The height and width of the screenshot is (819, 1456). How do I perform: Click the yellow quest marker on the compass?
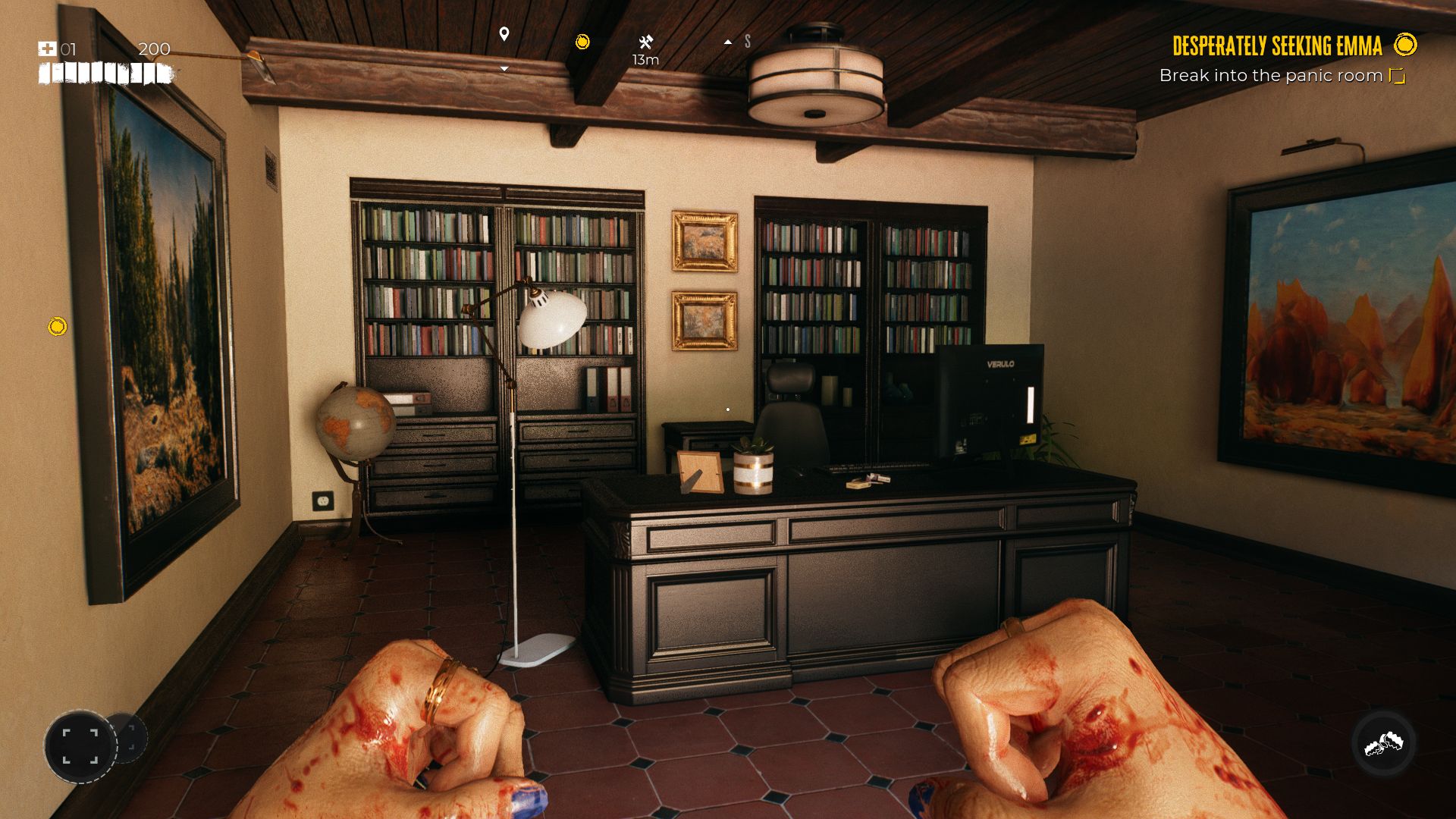tap(582, 42)
